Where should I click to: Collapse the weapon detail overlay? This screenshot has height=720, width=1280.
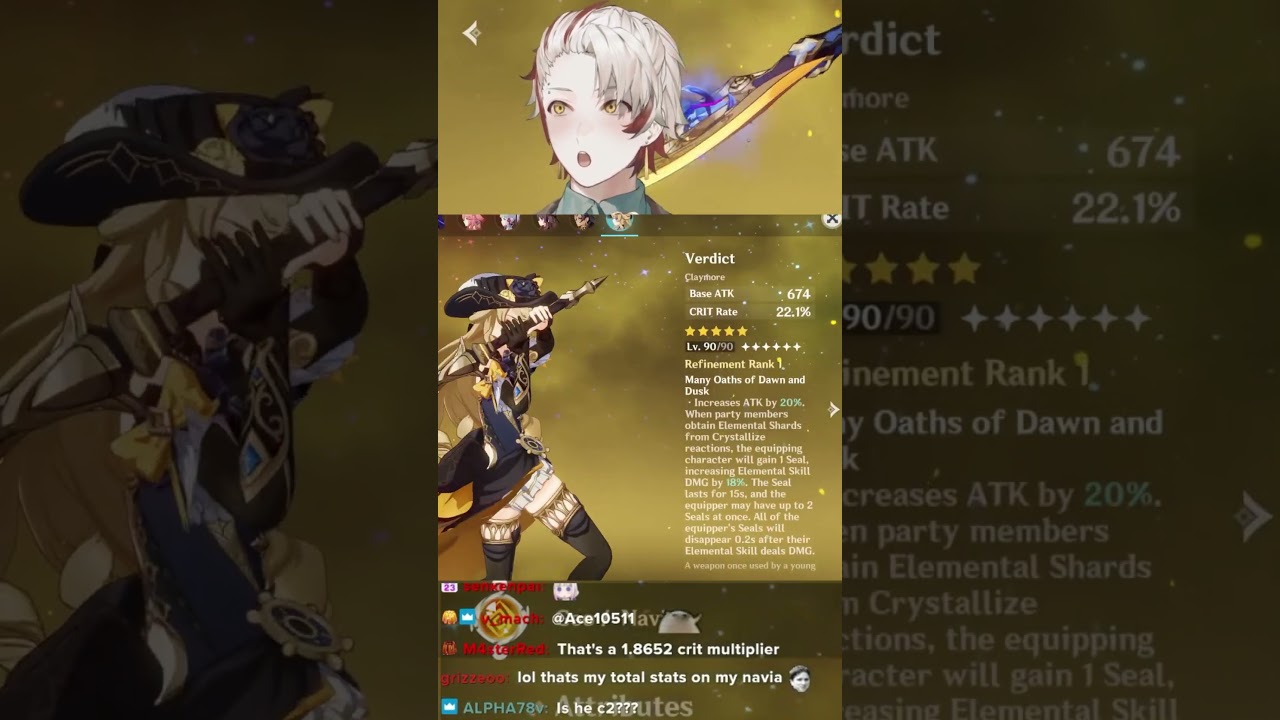click(x=829, y=220)
